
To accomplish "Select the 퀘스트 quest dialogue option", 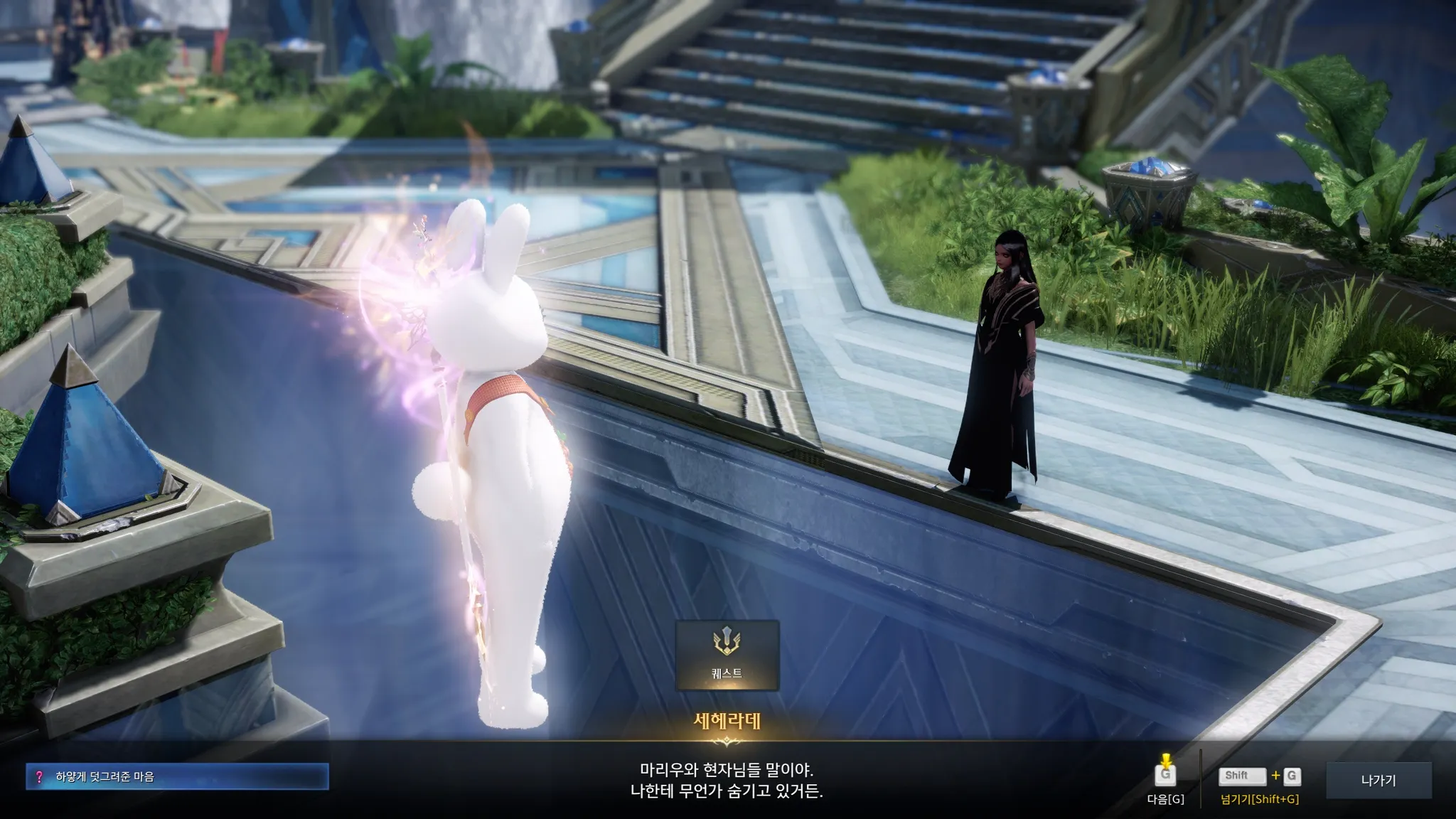I will click(x=727, y=655).
